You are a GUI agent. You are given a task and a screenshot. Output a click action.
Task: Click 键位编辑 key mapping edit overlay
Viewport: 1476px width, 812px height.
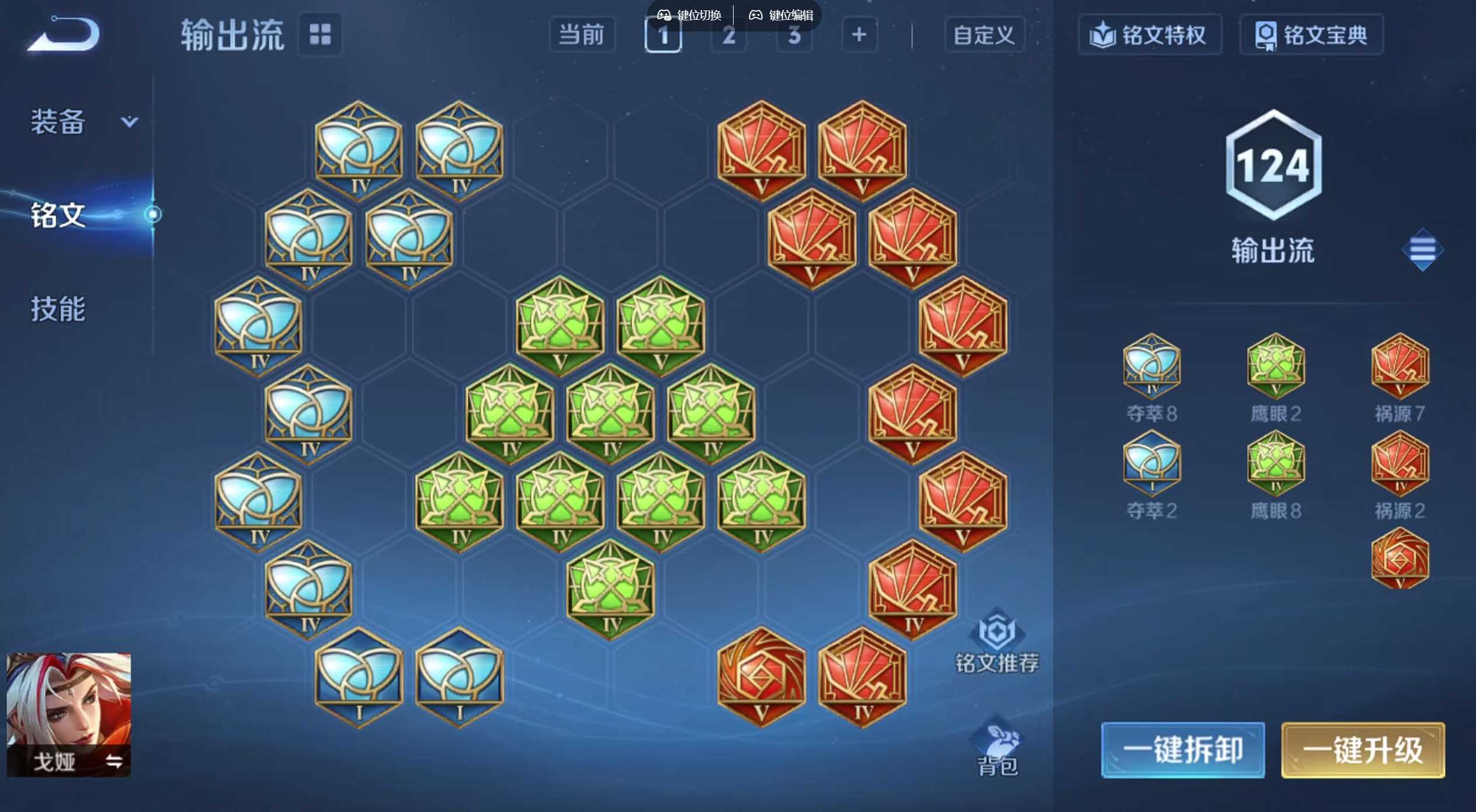click(x=781, y=15)
